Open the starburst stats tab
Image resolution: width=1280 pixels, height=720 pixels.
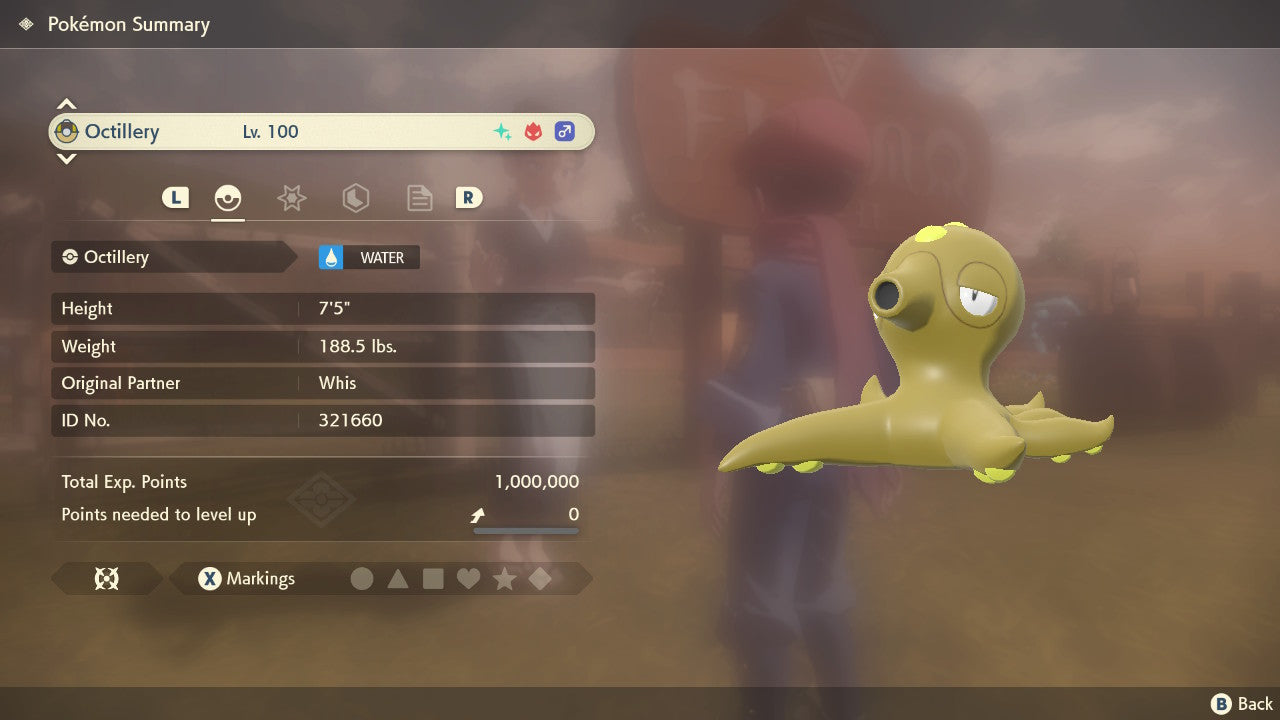291,198
